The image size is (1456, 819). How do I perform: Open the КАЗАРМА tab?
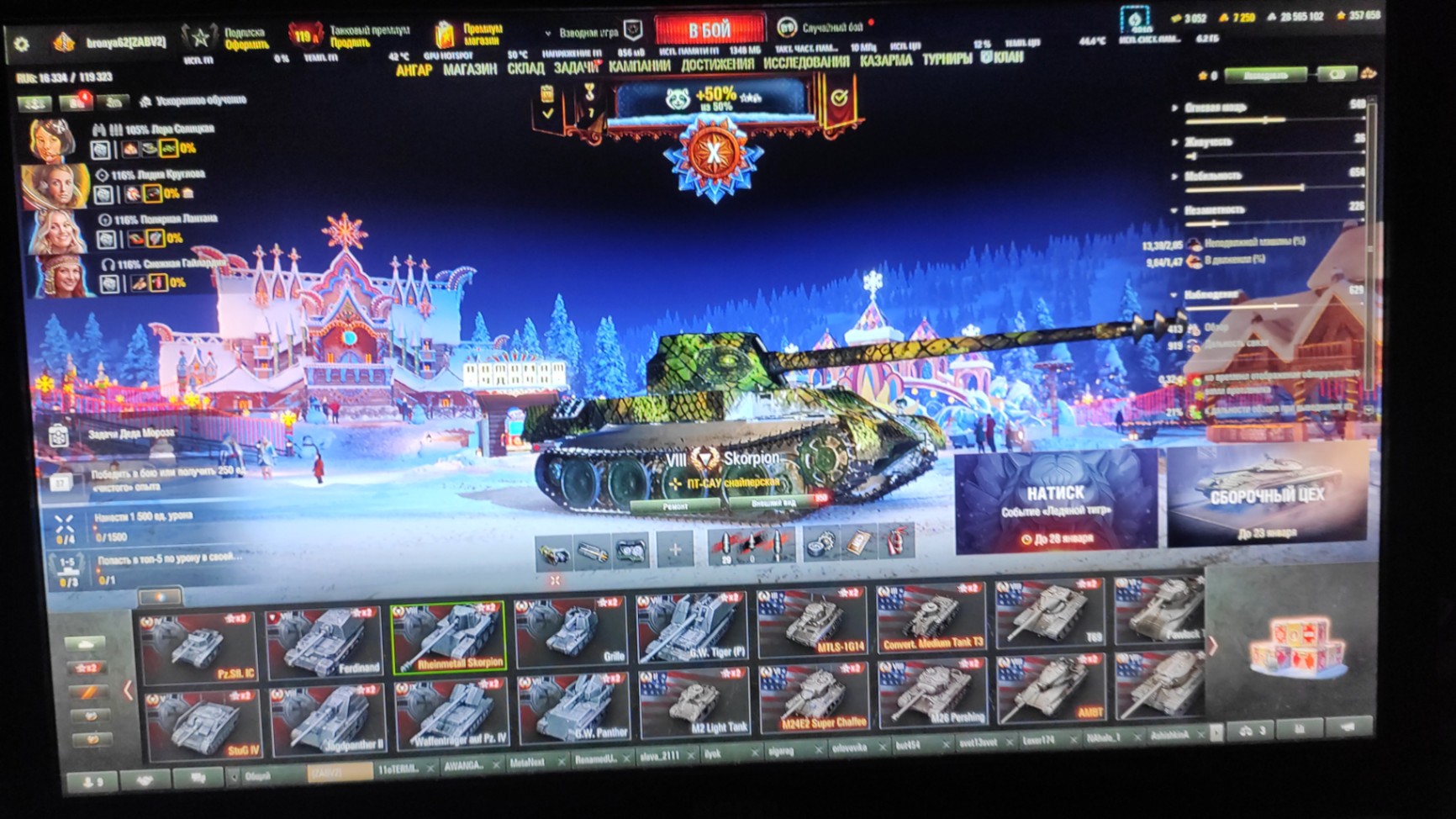coord(885,61)
